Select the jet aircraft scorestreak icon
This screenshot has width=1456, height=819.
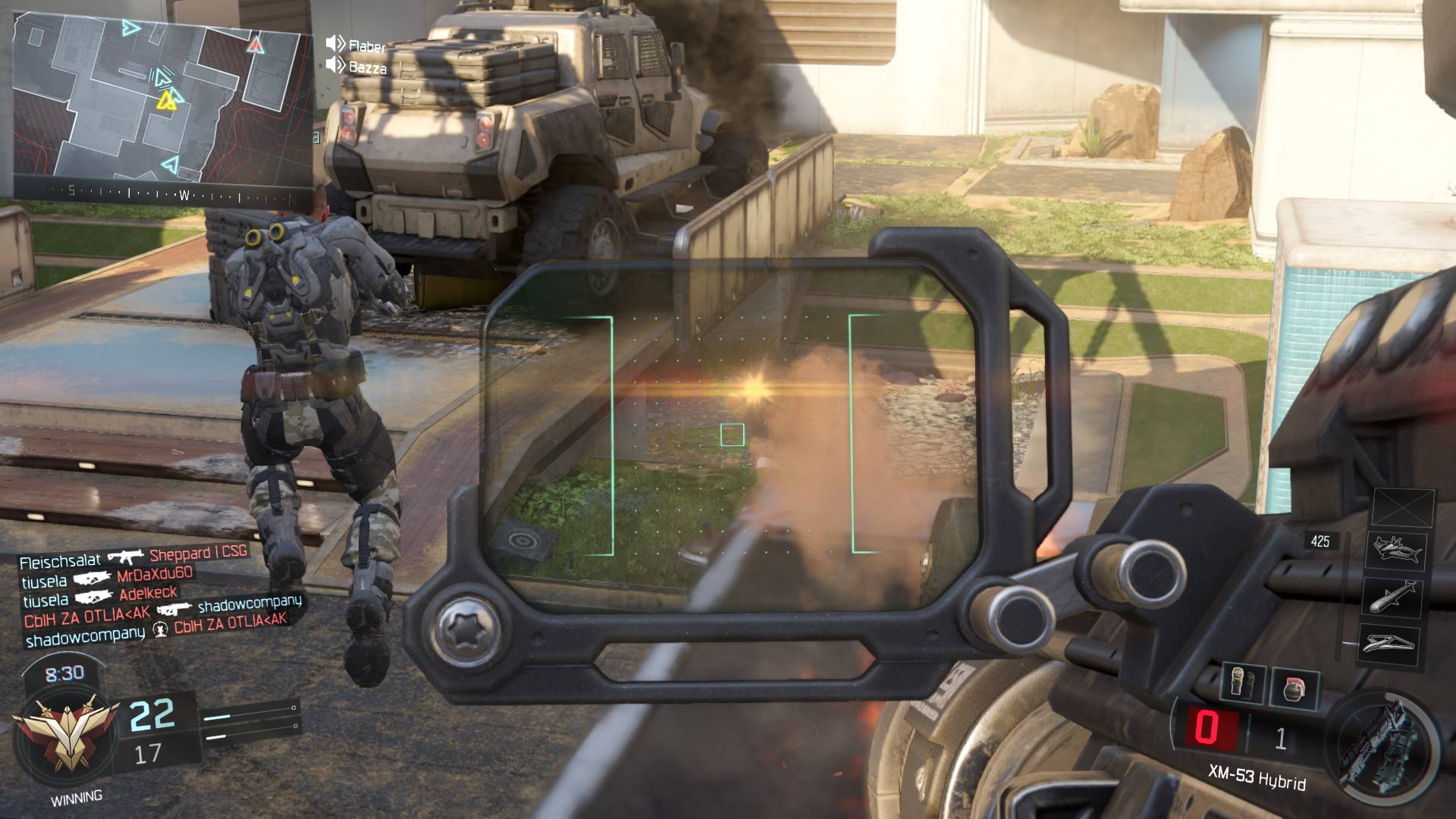pos(1394,549)
